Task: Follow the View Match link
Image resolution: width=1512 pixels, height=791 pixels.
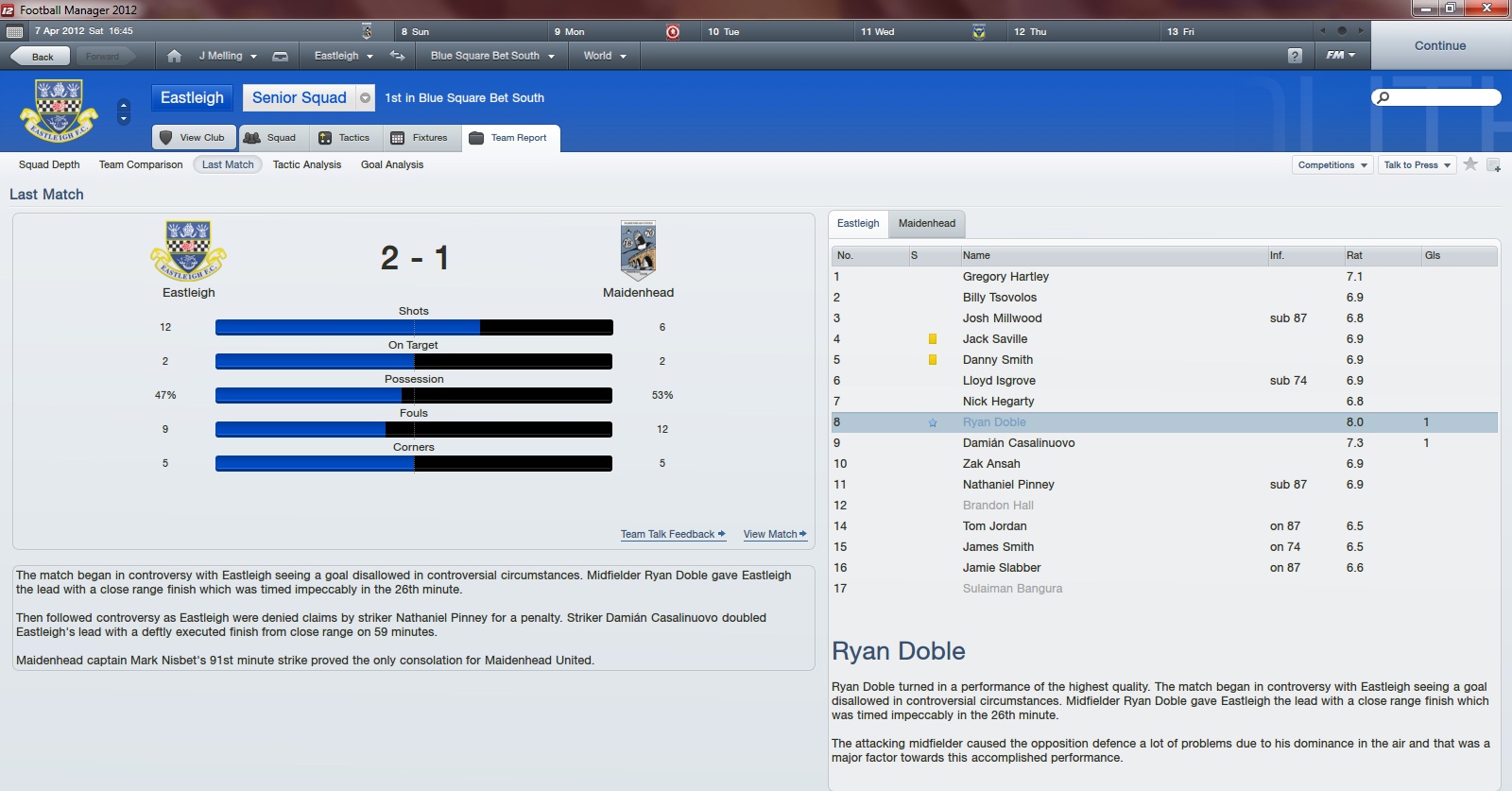Action: tap(774, 535)
